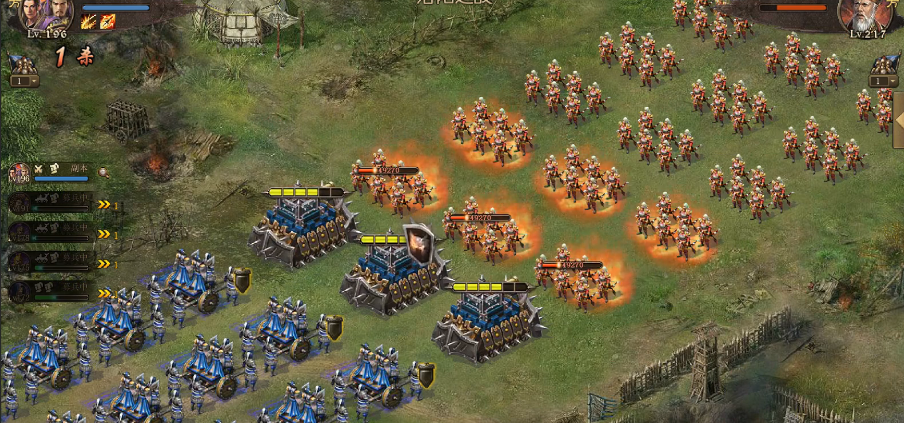Open the player troop count dropdown
This screenshot has width=904, height=423.
pos(24,81)
